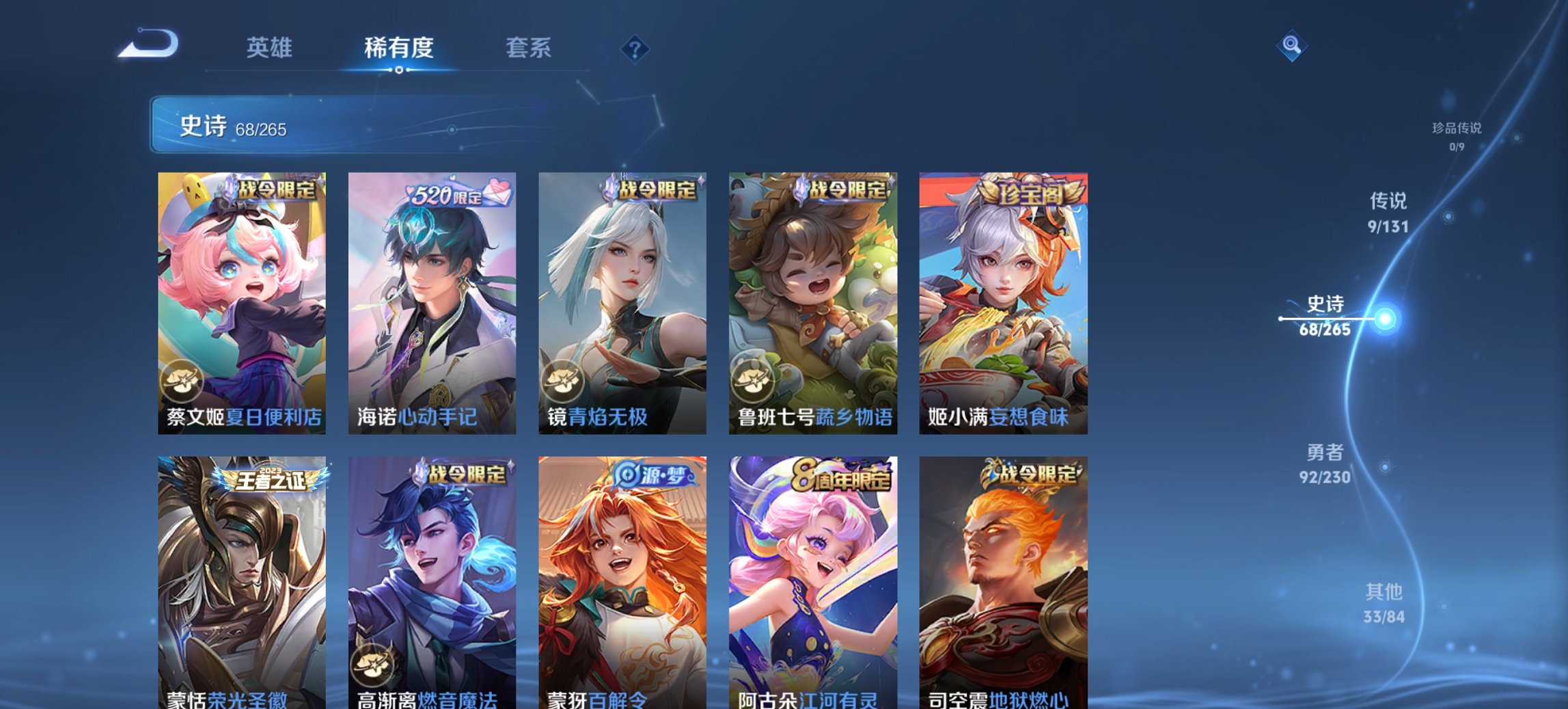The height and width of the screenshot is (709, 1568).
Task: Click the question mark help icon
Action: point(634,47)
